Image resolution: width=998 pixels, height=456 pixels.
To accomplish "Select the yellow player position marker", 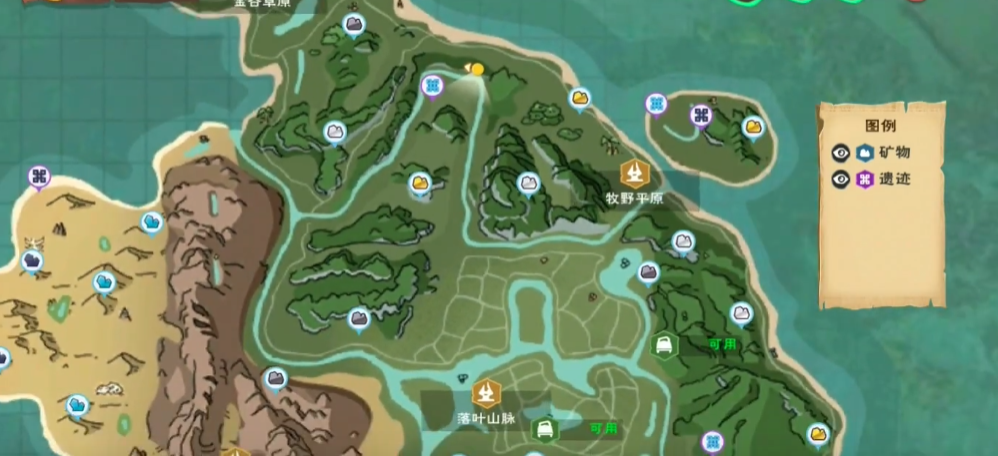I will [x=476, y=69].
